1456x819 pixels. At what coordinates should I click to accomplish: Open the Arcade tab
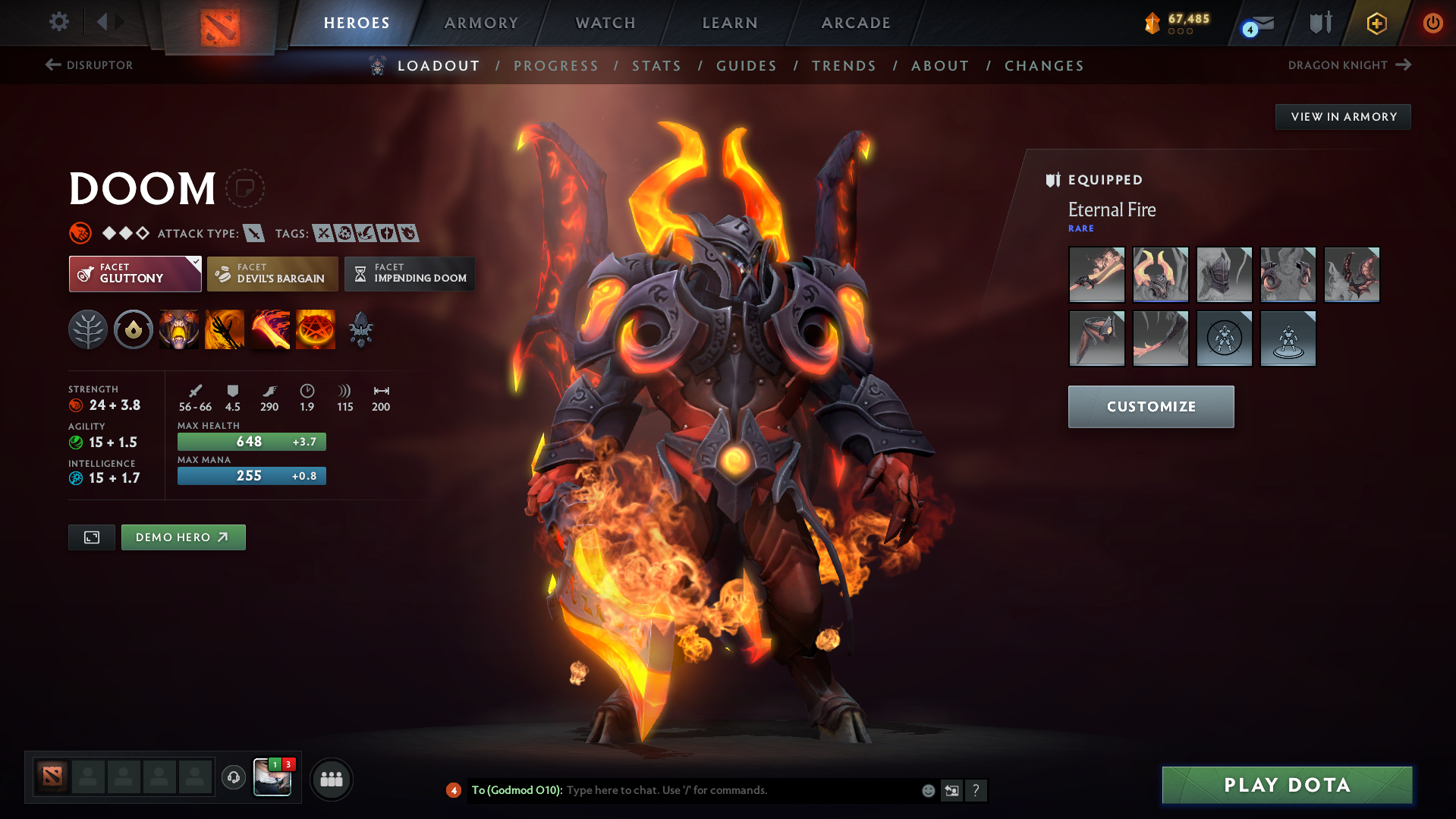[856, 23]
